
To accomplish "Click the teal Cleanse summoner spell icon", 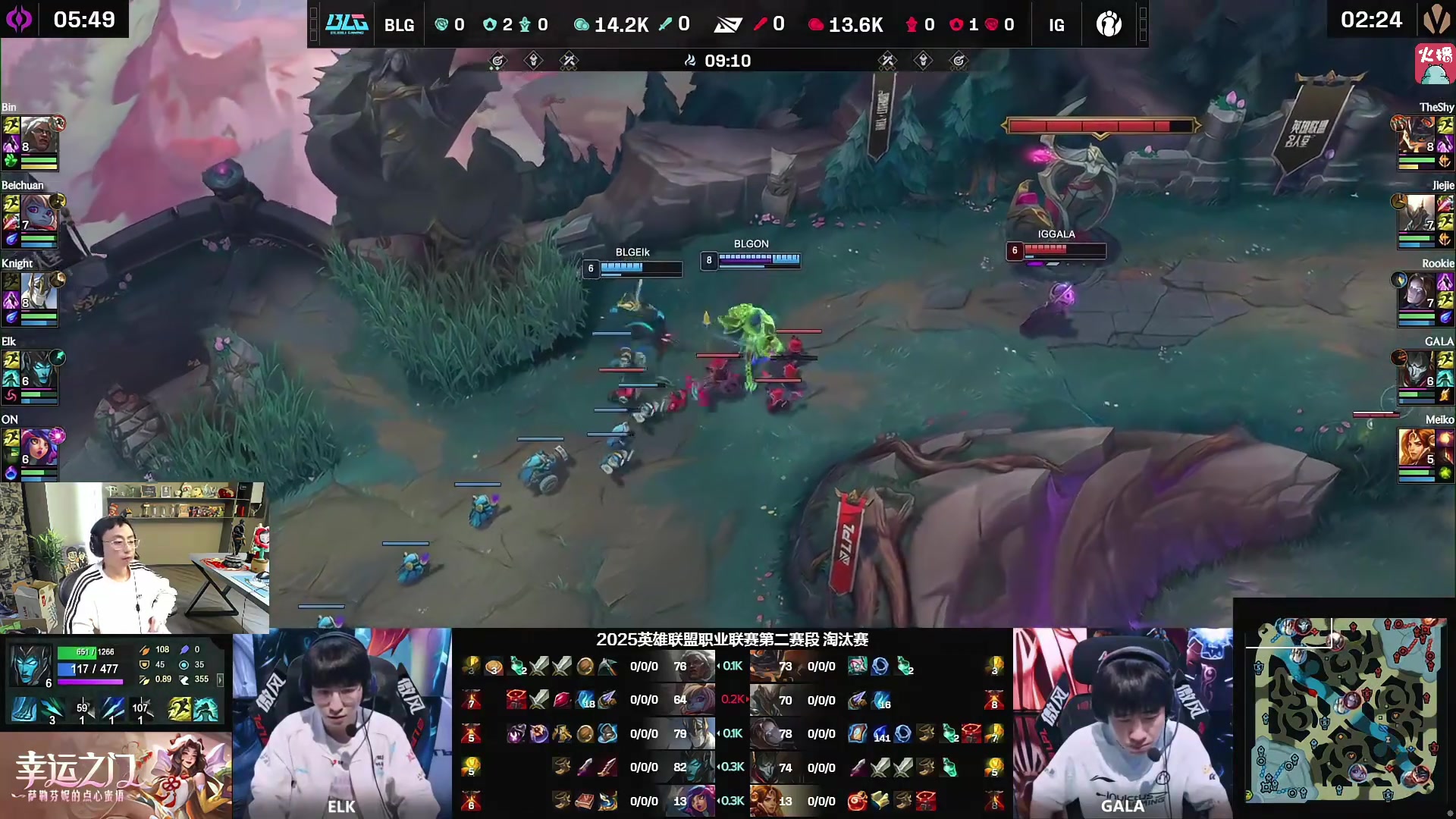I will [x=206, y=710].
